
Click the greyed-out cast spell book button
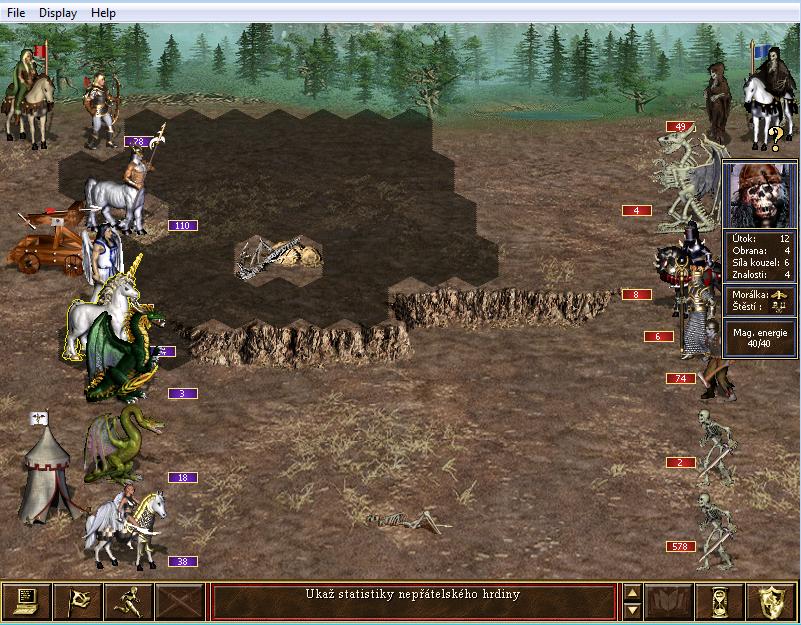coord(669,602)
